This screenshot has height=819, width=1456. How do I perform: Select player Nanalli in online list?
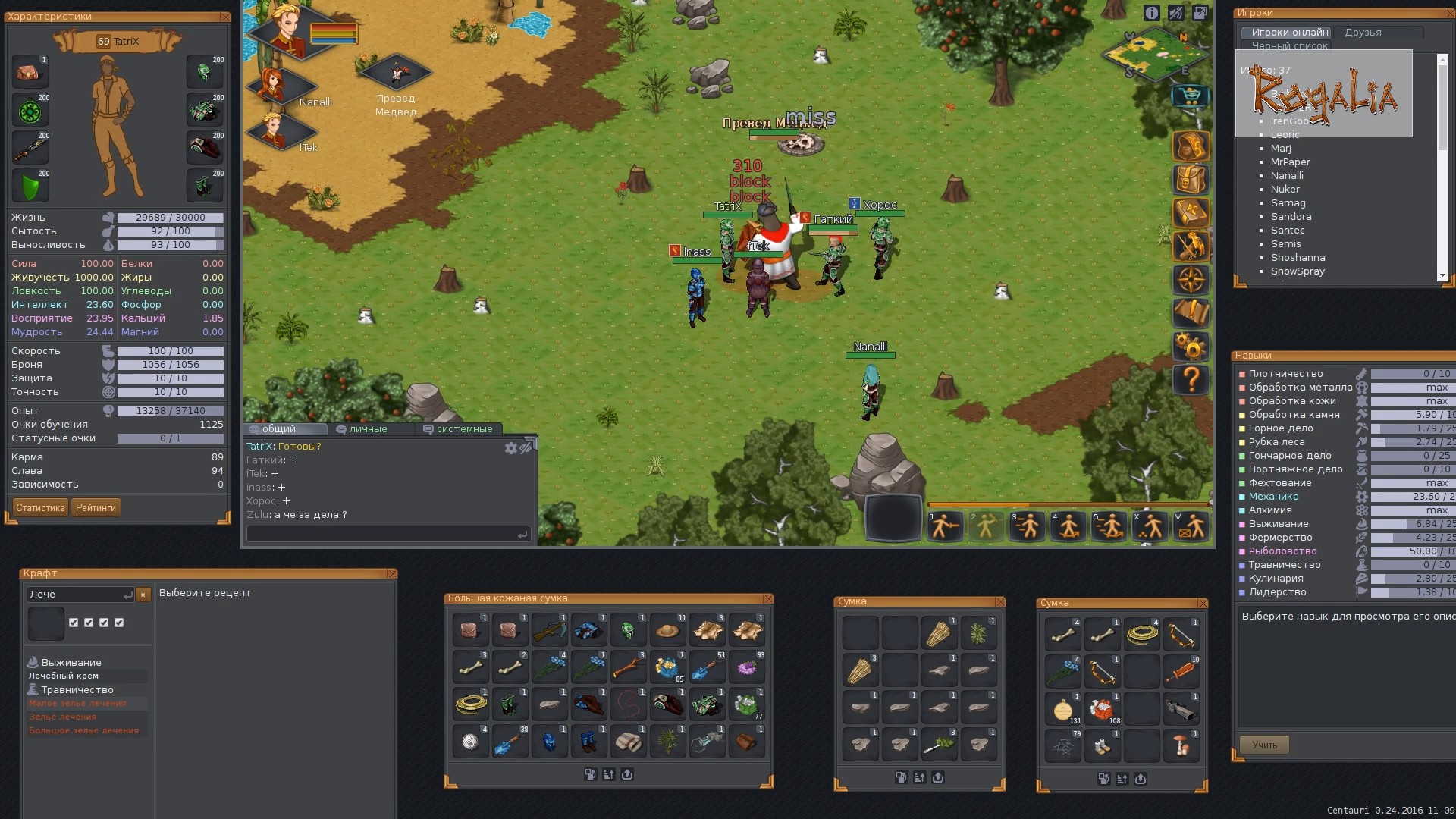tap(1287, 175)
